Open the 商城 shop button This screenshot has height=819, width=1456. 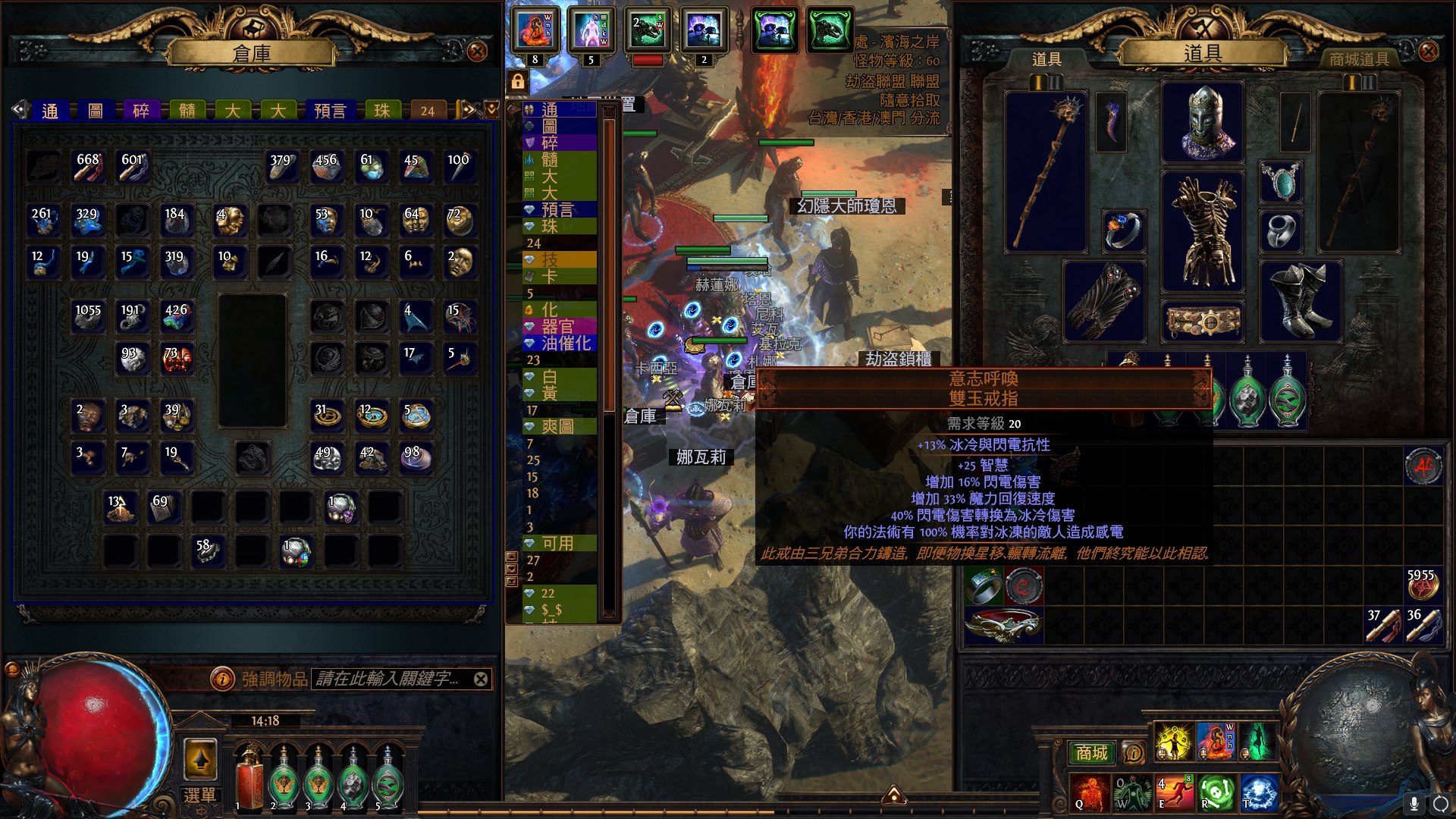pyautogui.click(x=1091, y=752)
